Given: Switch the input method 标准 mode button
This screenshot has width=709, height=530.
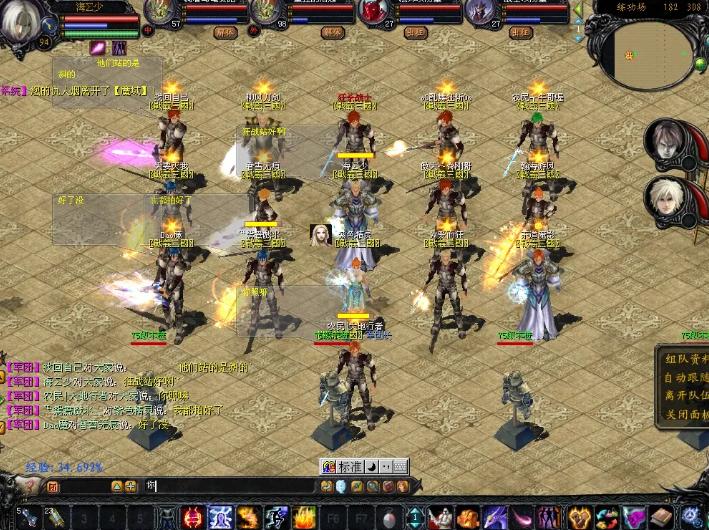Looking at the screenshot, I should 348,466.
